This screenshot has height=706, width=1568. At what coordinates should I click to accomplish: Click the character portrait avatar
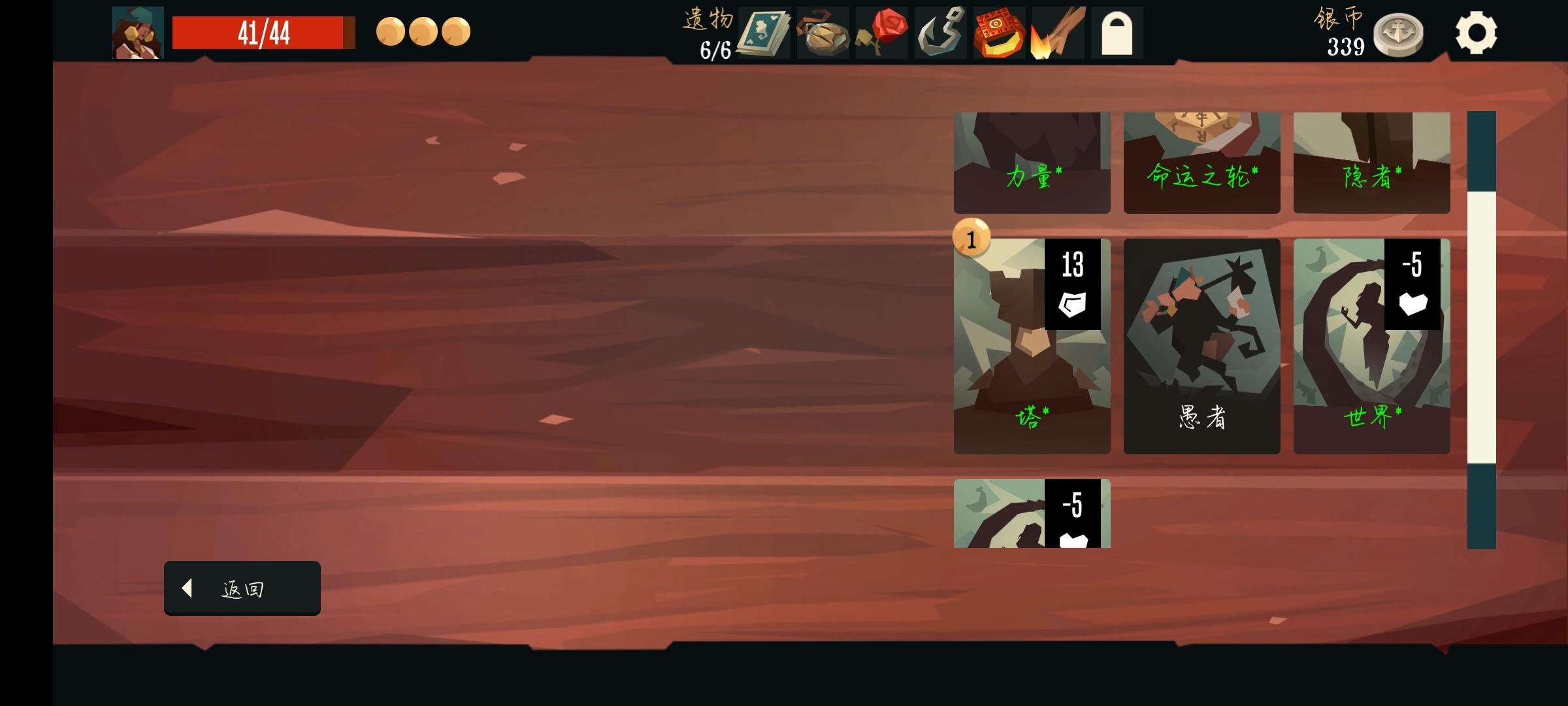(x=136, y=31)
